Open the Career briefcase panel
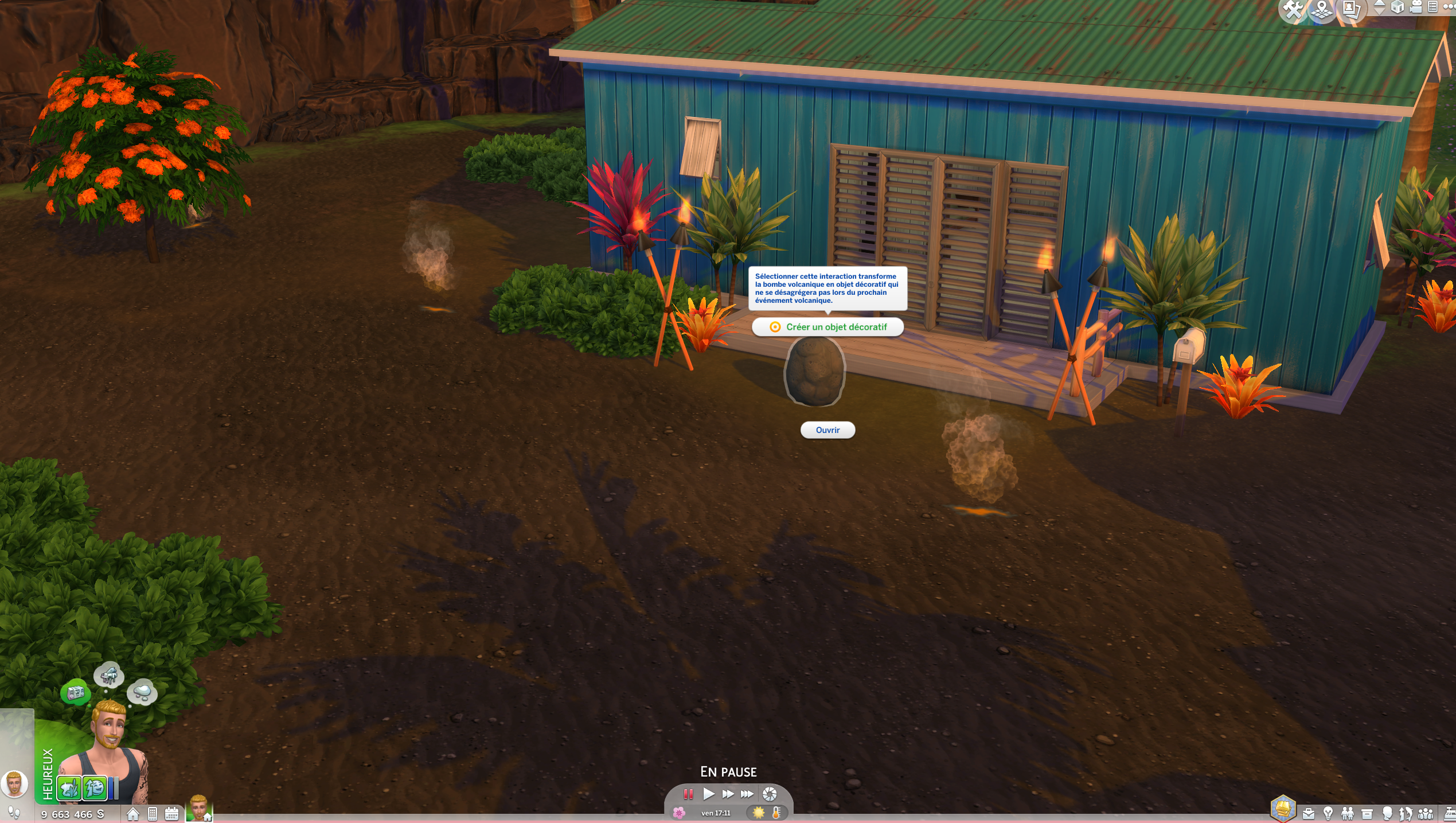The height and width of the screenshot is (823, 1456). (1309, 813)
